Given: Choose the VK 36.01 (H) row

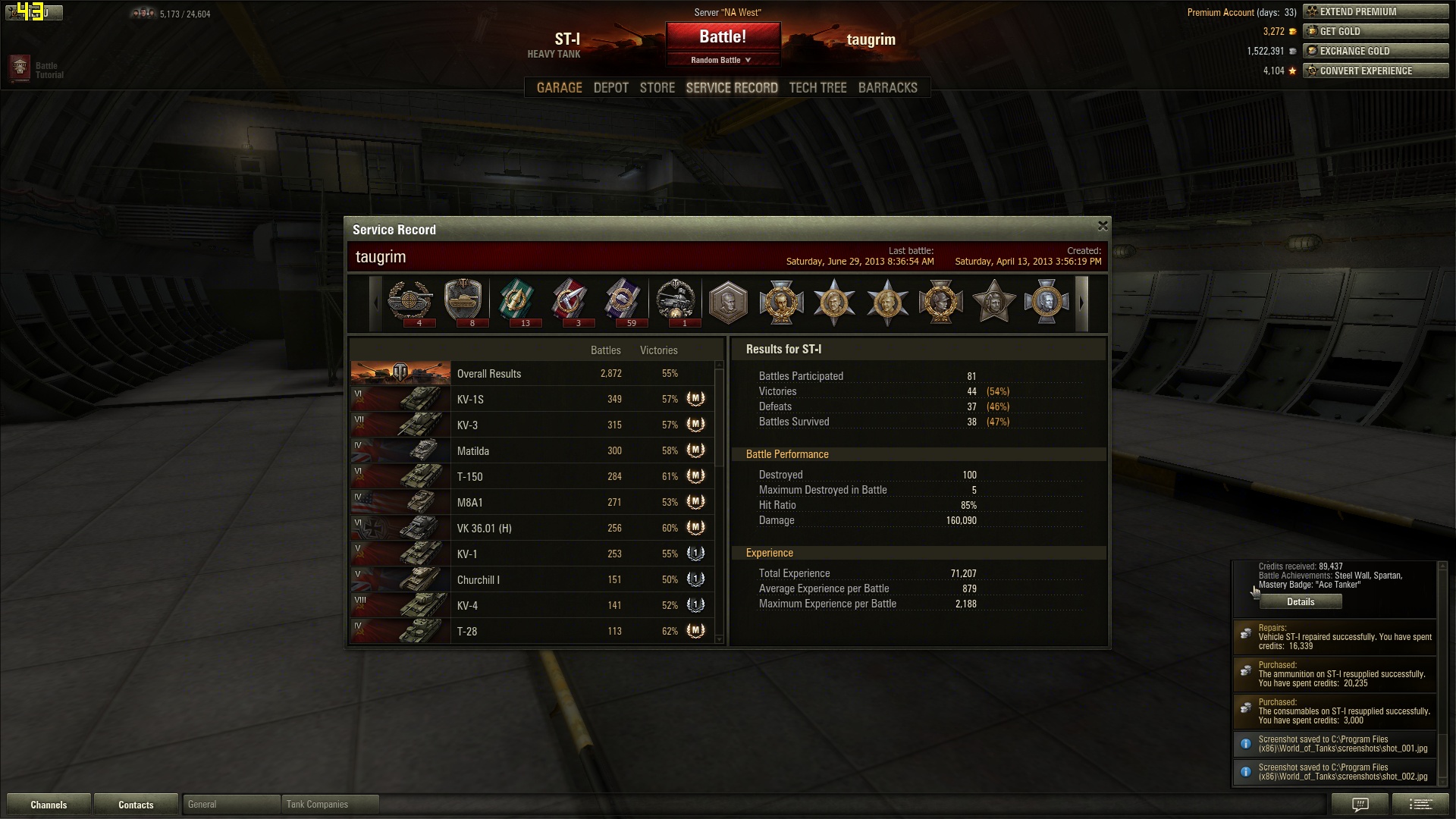Looking at the screenshot, I should [x=531, y=529].
